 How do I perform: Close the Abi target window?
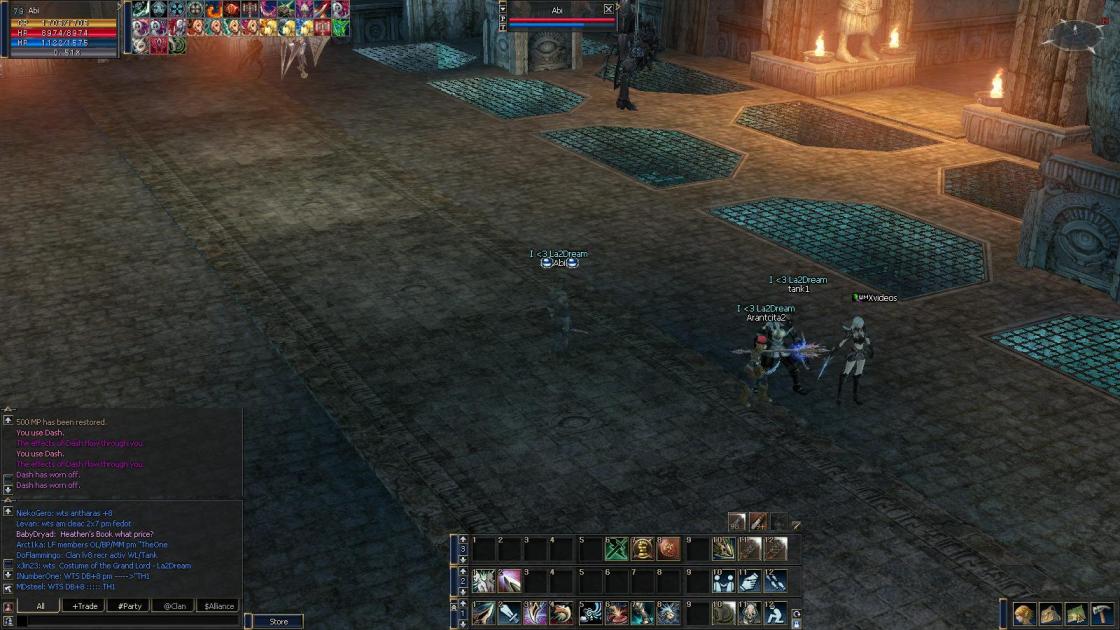point(608,10)
